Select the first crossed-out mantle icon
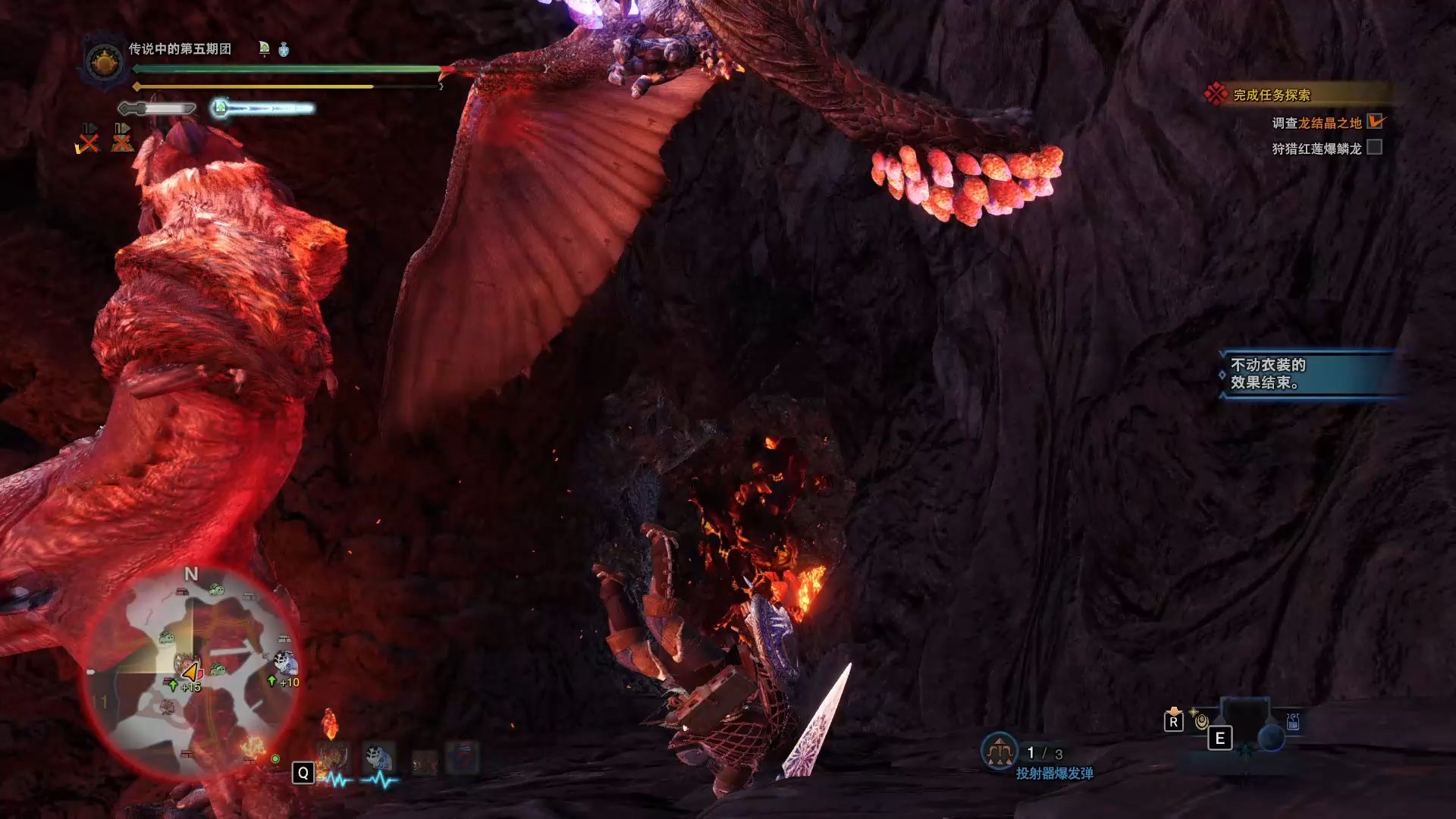The height and width of the screenshot is (819, 1456). point(88,138)
